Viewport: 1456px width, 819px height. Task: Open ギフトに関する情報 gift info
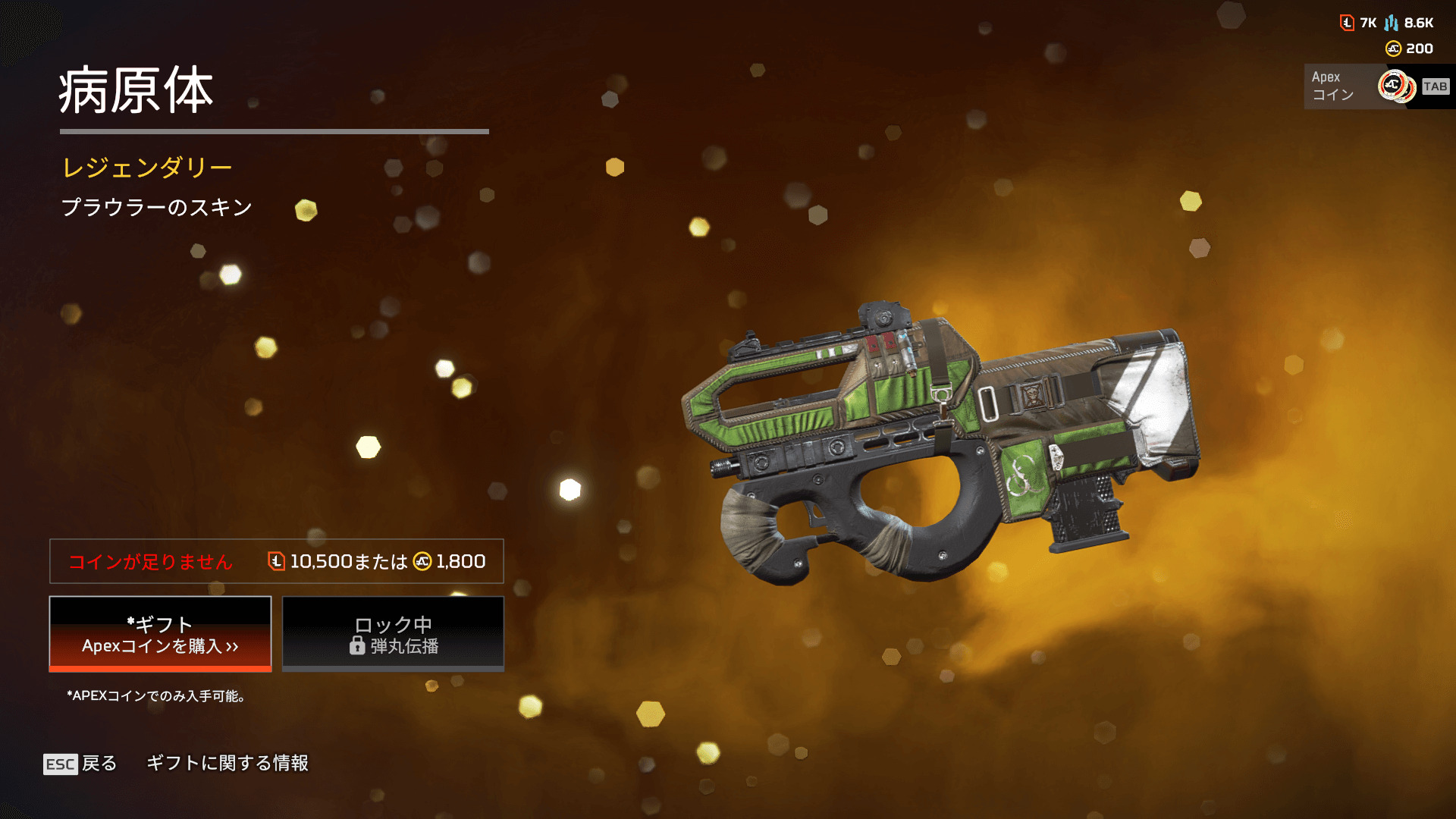(x=227, y=763)
